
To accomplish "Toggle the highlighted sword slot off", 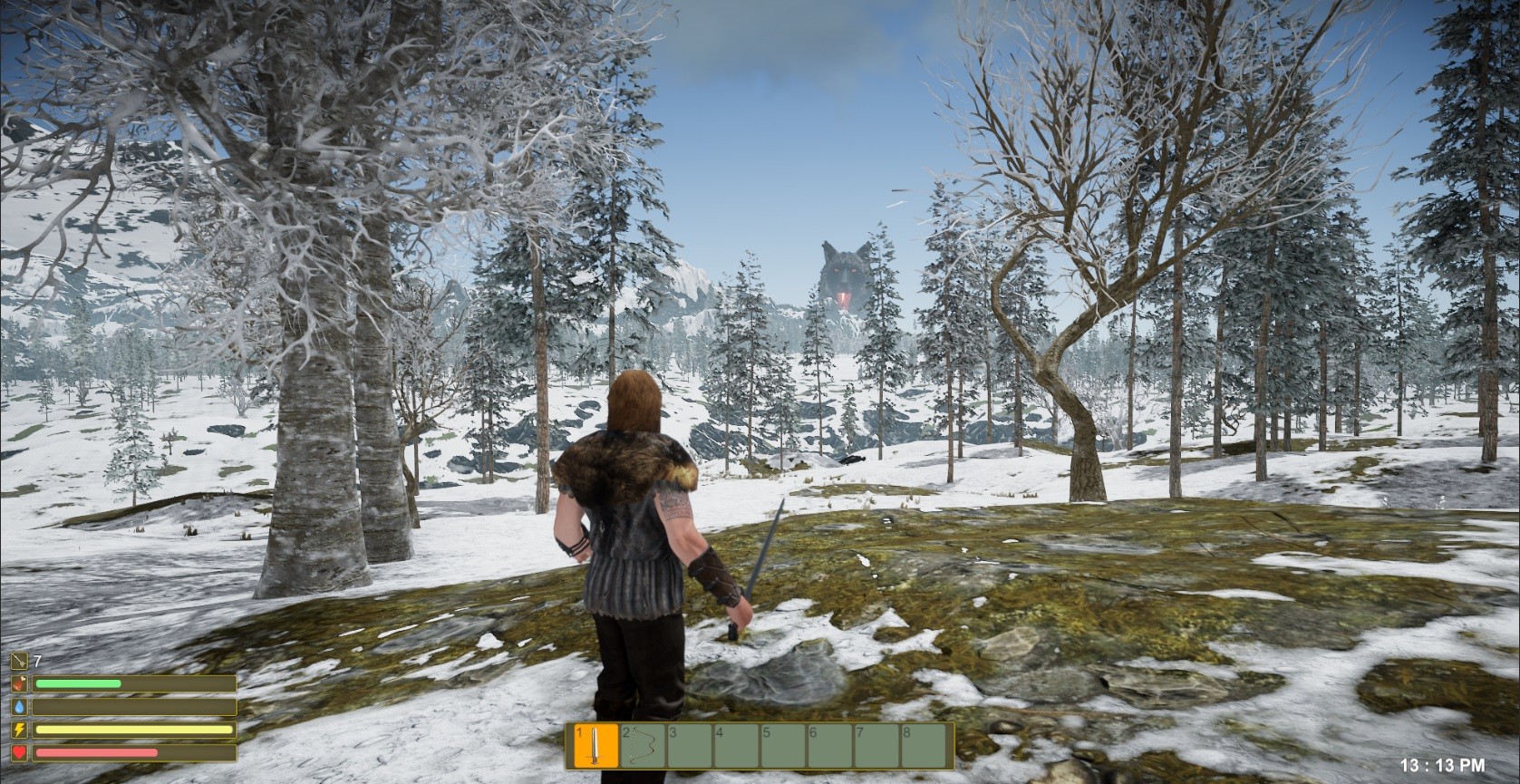I will point(596,745).
